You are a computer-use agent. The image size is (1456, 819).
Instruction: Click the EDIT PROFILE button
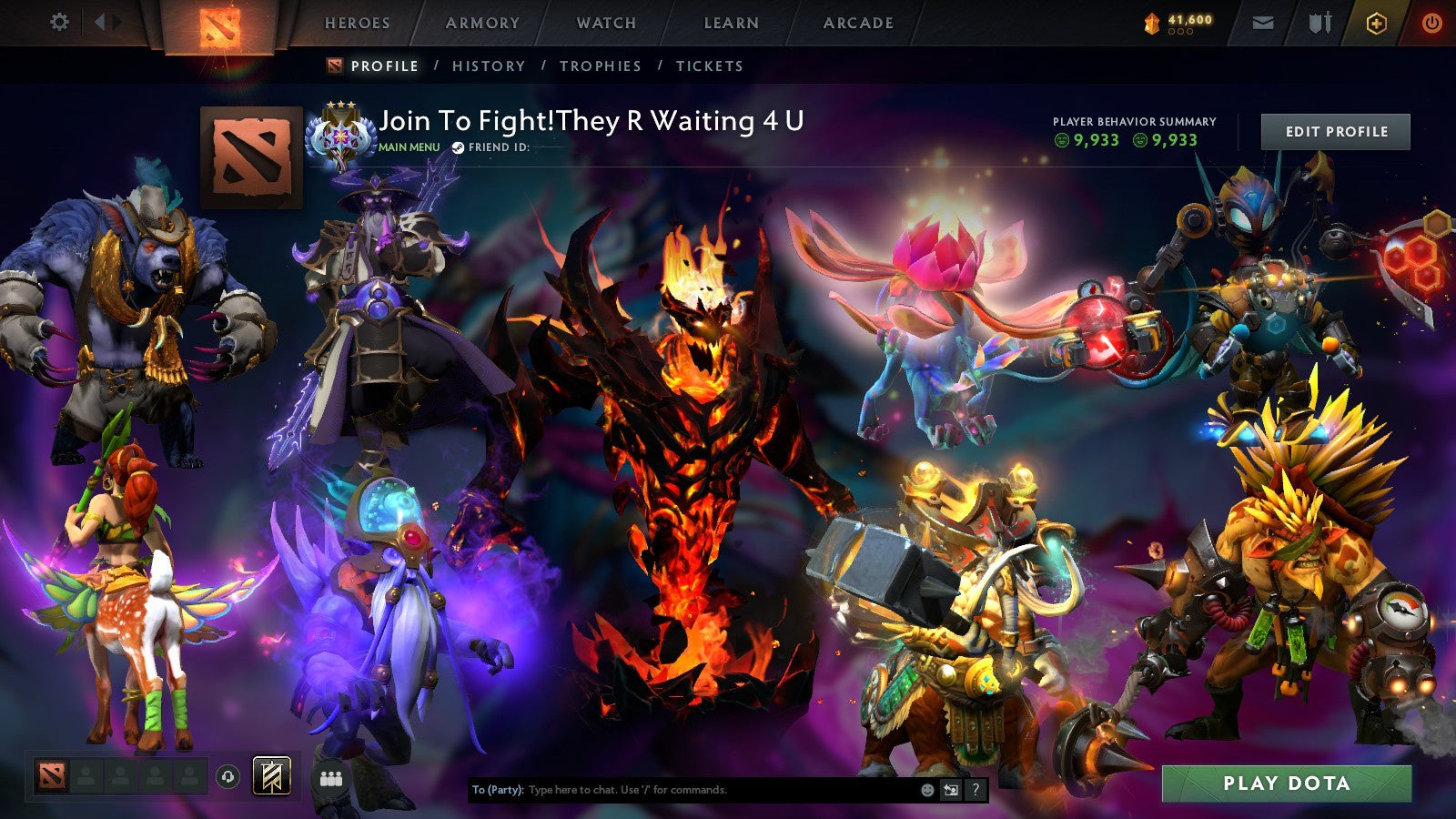click(1334, 131)
